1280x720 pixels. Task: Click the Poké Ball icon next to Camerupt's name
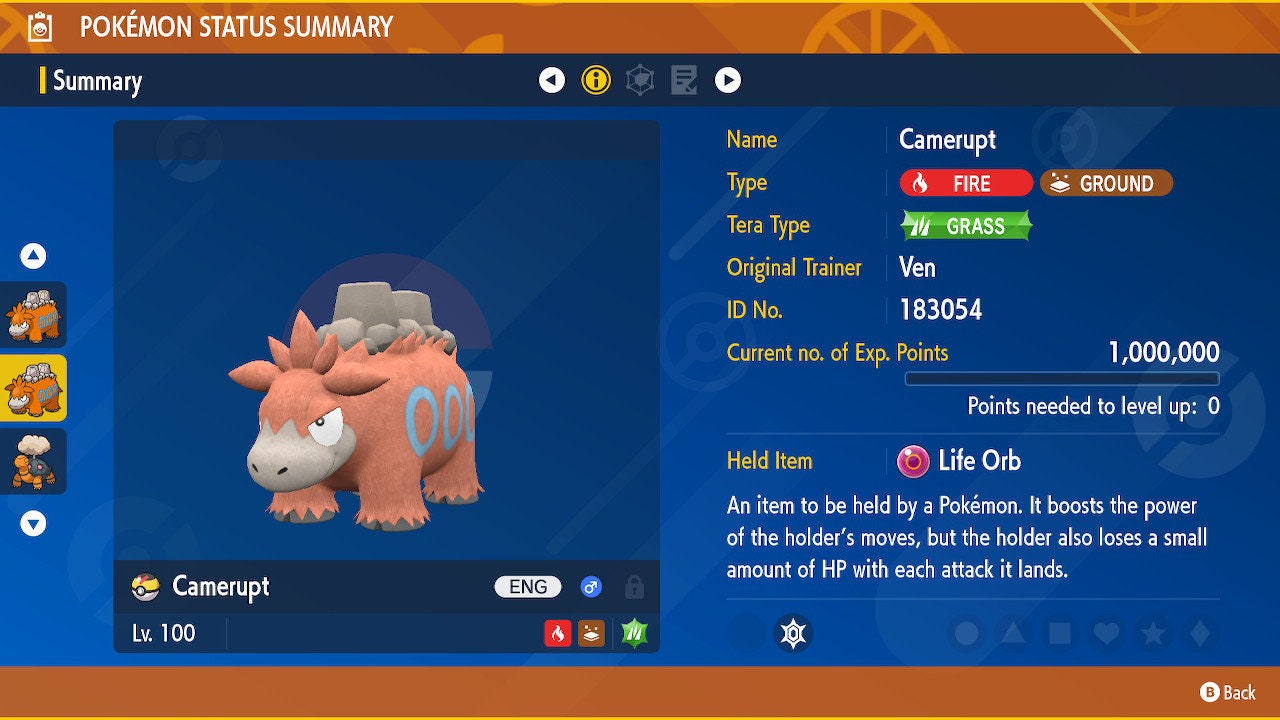145,587
